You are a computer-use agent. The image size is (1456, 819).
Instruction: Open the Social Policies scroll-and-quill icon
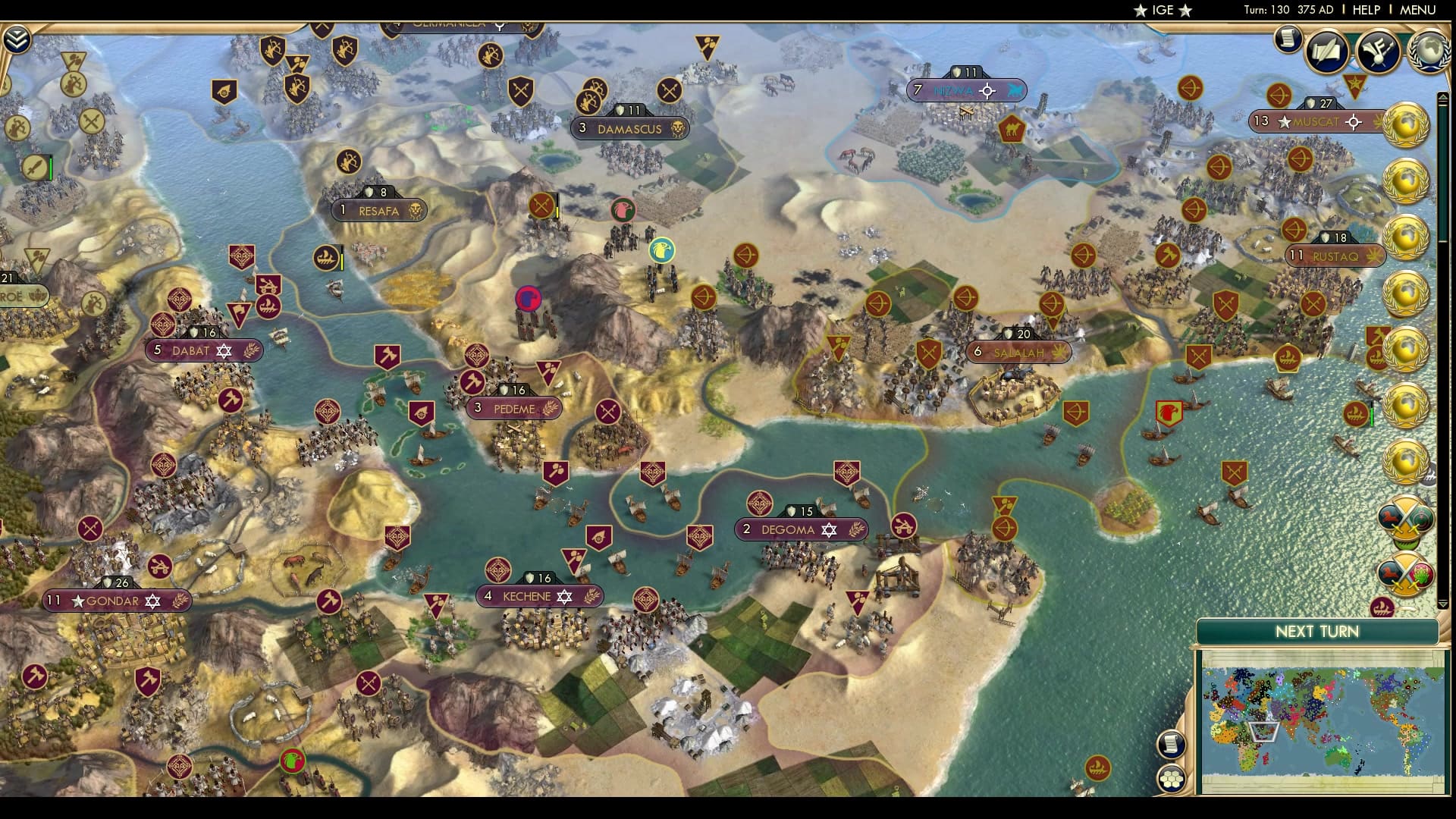click(1326, 52)
